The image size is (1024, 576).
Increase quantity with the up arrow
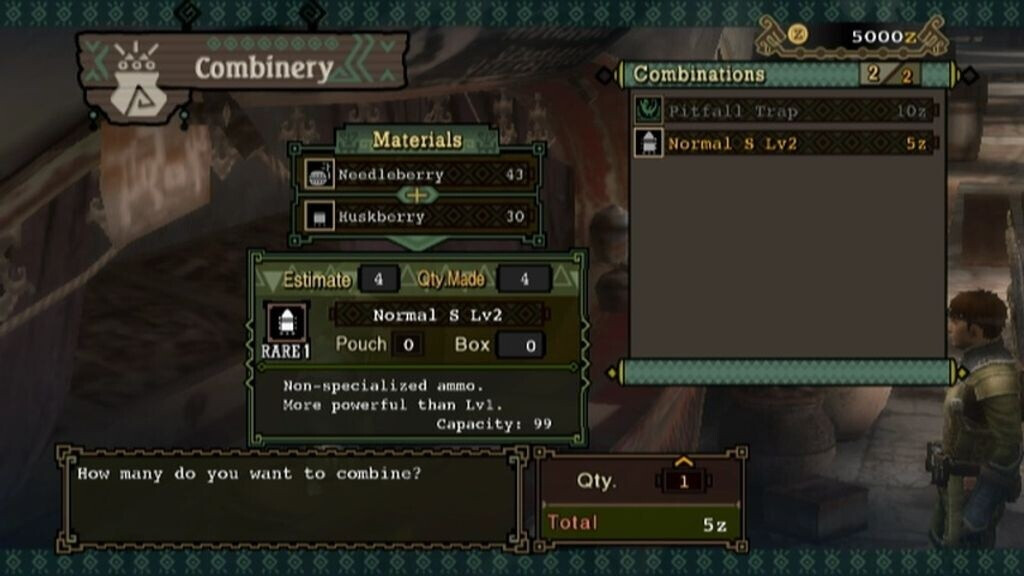685,462
